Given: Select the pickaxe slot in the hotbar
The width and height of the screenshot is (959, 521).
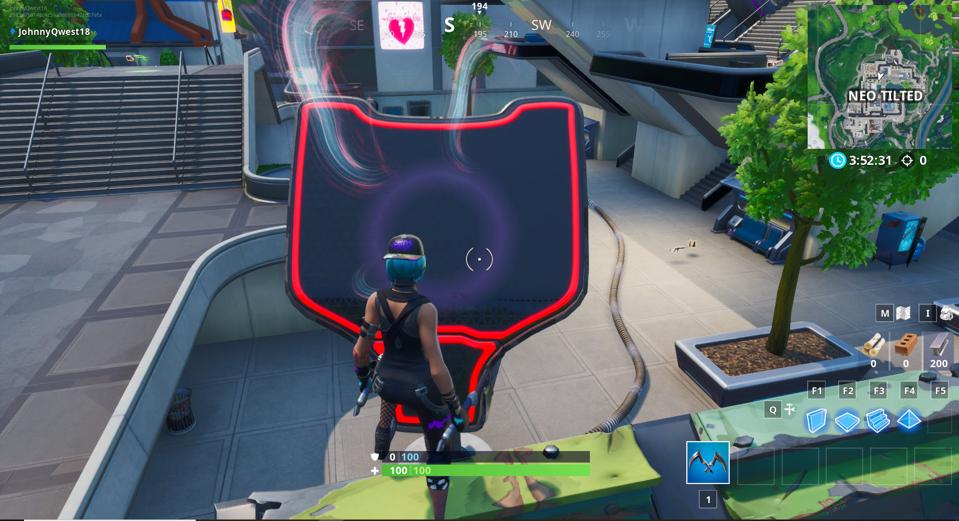Looking at the screenshot, I should coord(707,462).
